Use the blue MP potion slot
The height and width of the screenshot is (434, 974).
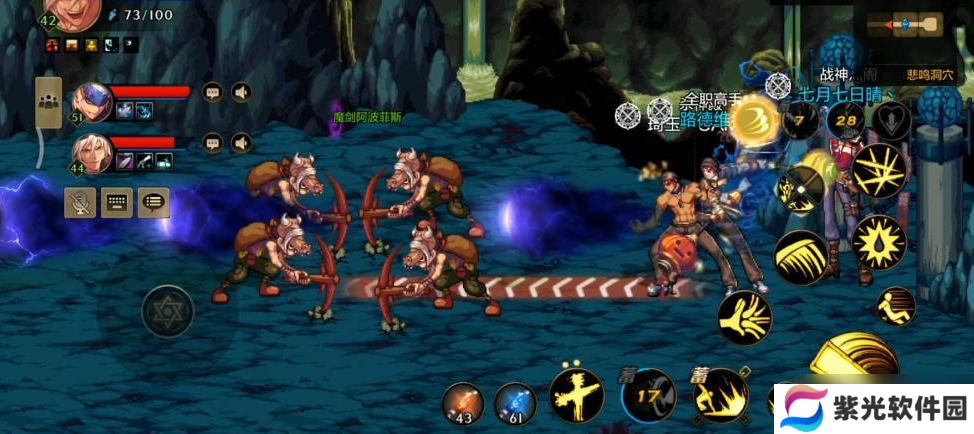[x=515, y=402]
